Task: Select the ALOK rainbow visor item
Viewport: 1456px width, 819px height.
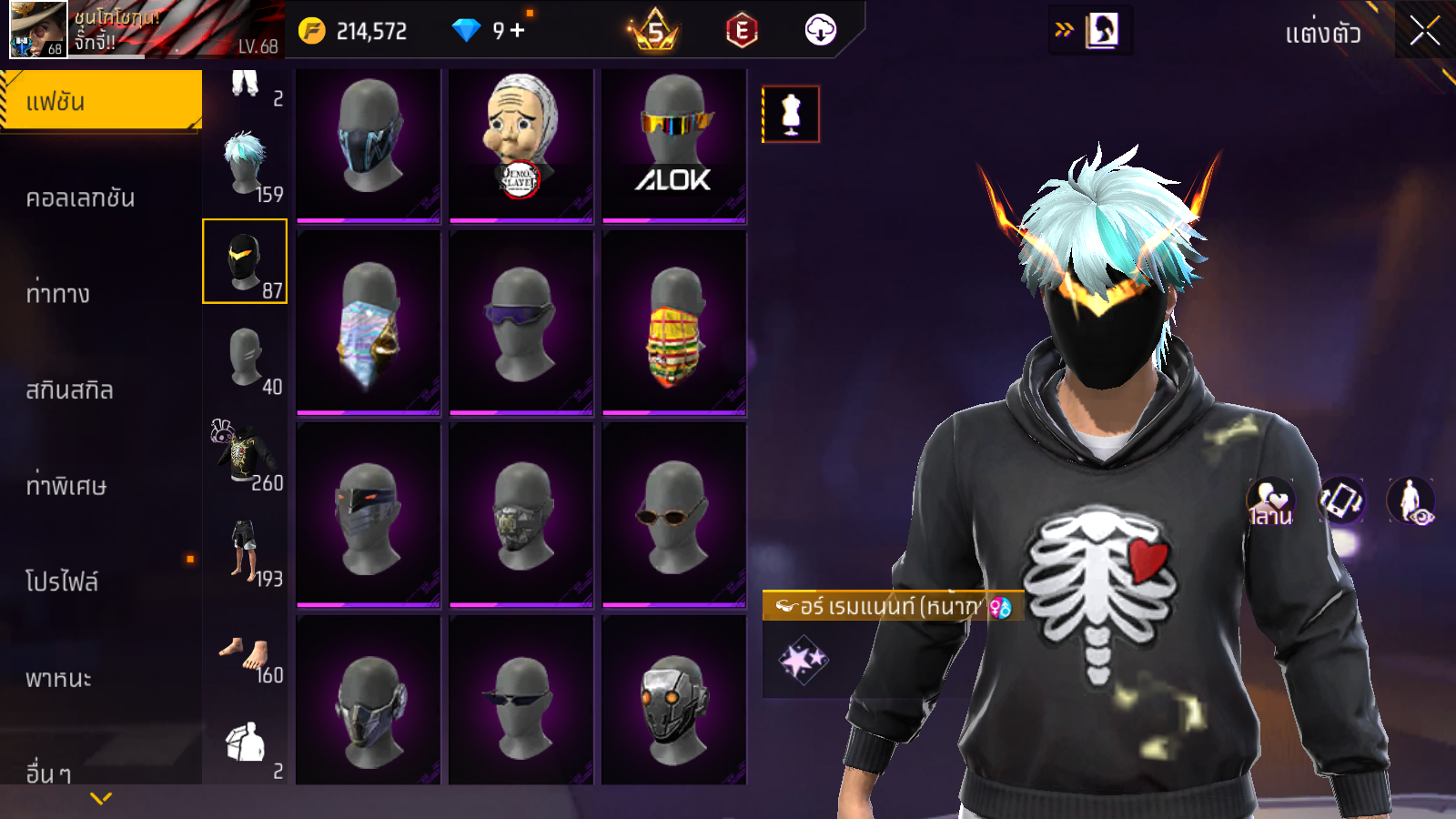Action: 673,144
